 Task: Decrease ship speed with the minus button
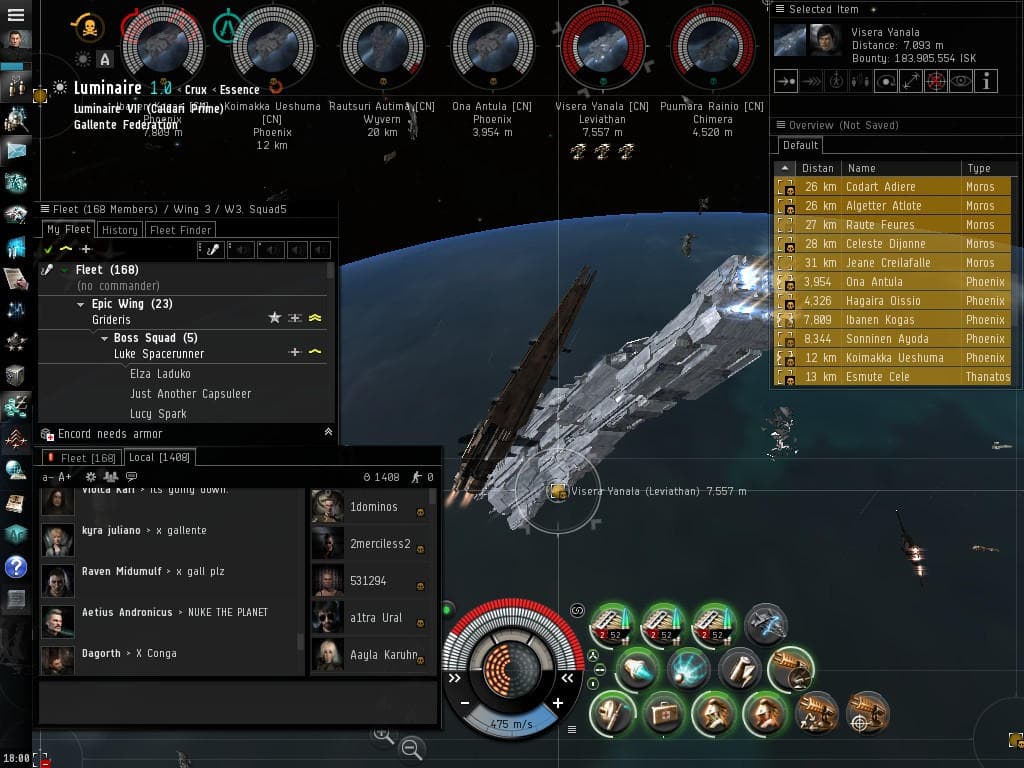pos(465,703)
